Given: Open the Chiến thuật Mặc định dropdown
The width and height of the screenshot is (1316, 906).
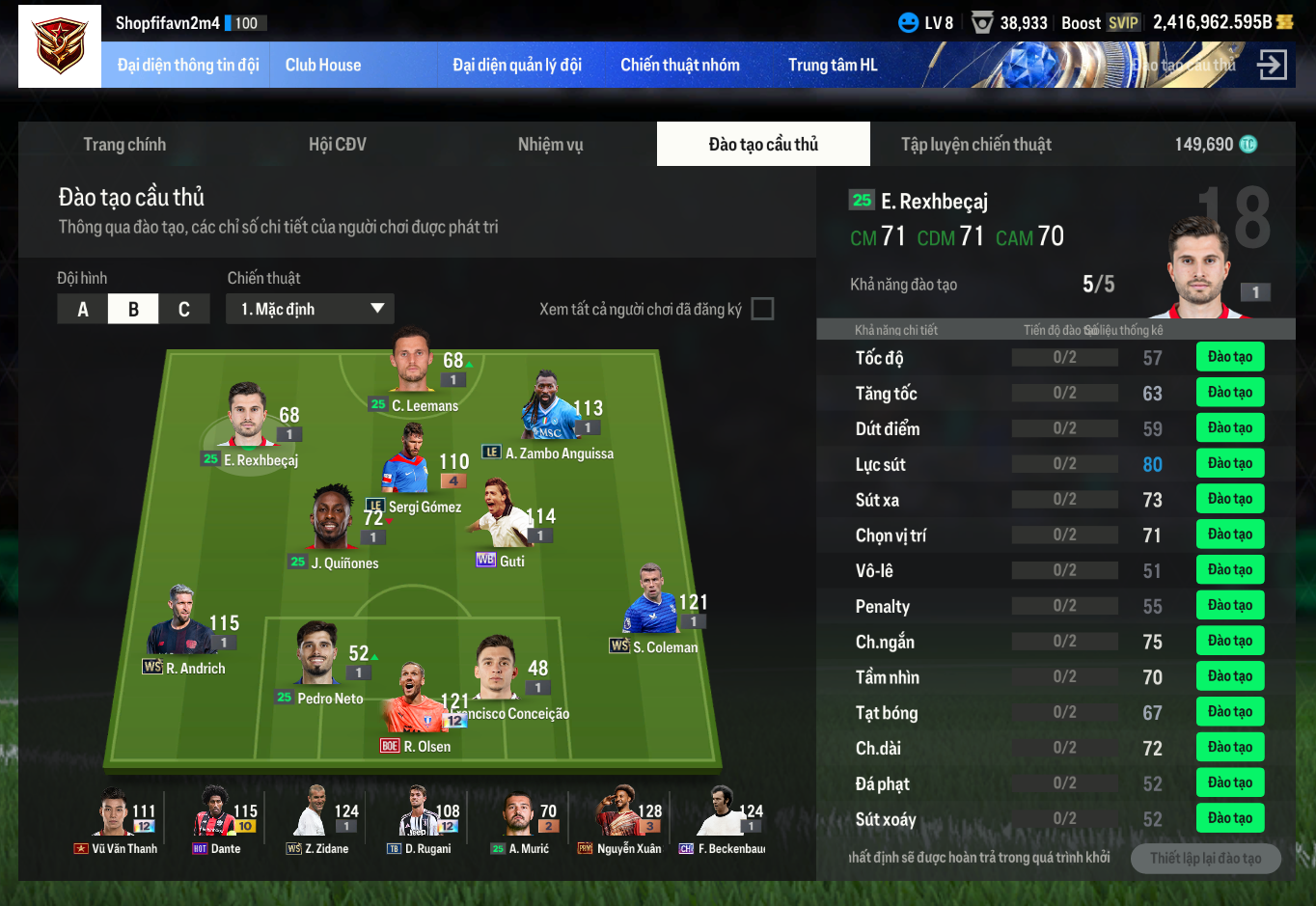Looking at the screenshot, I should coord(311,310).
